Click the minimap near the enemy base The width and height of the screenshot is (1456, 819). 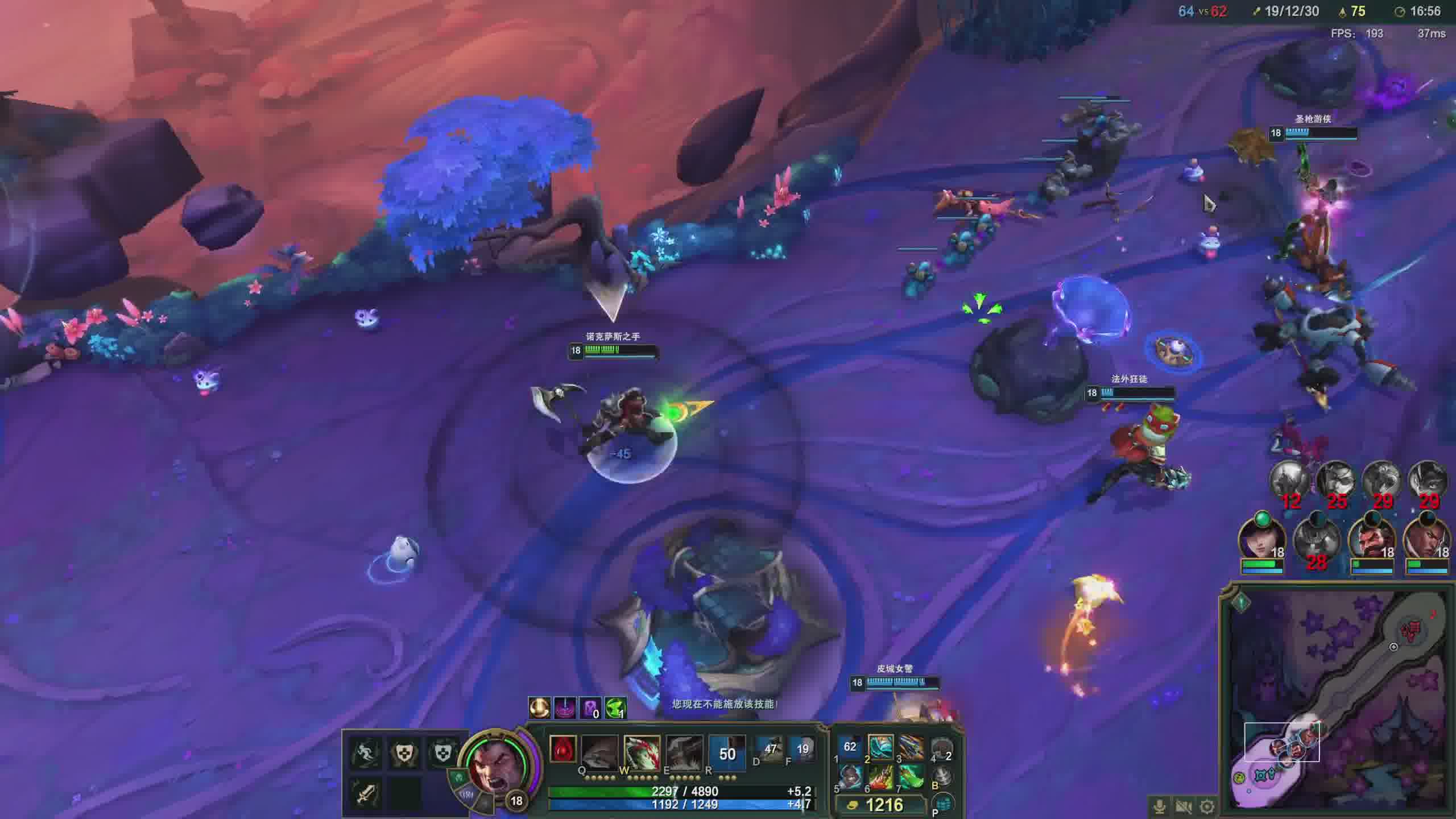click(1414, 630)
